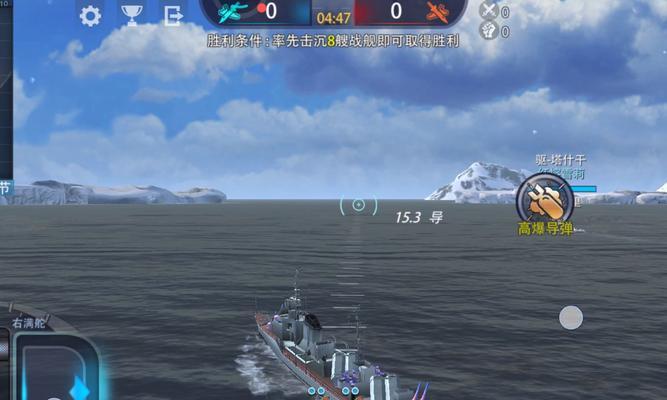Open the gear settings menu
The height and width of the screenshot is (400, 667).
click(90, 15)
